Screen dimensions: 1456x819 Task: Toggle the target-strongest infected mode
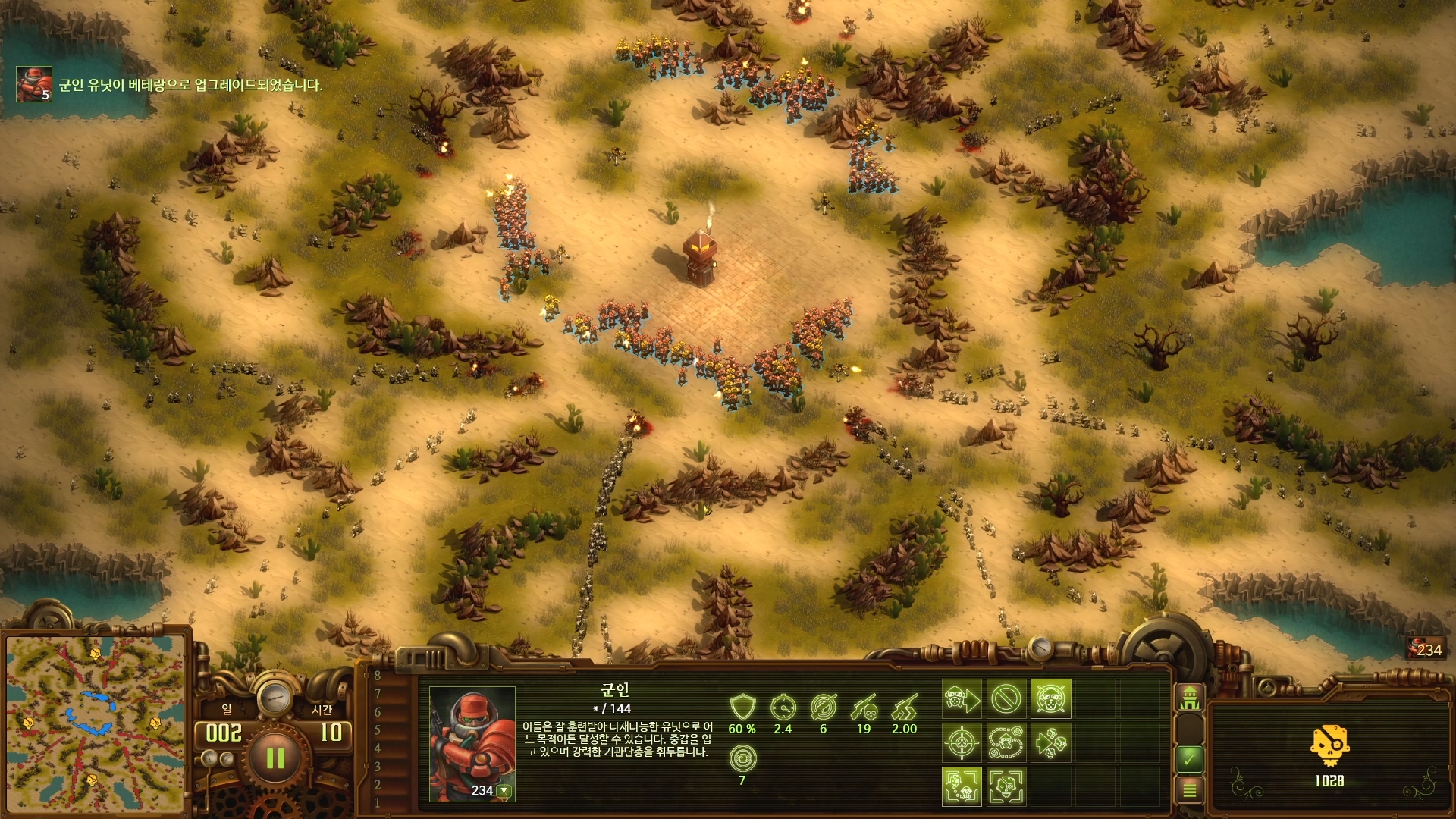(x=1006, y=786)
